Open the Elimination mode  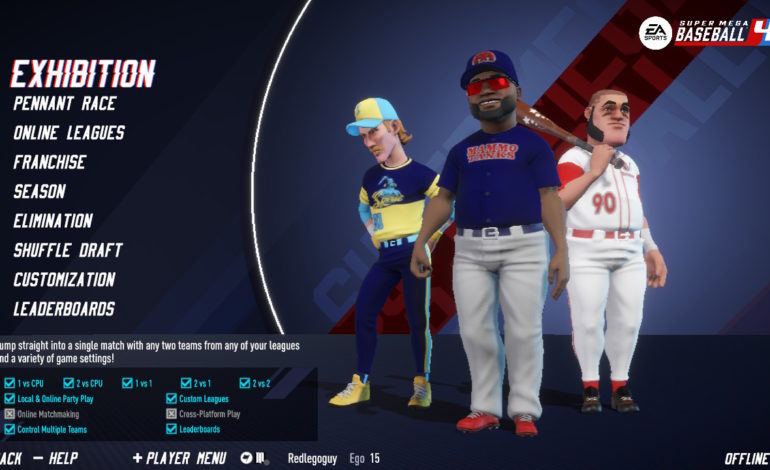pos(53,221)
